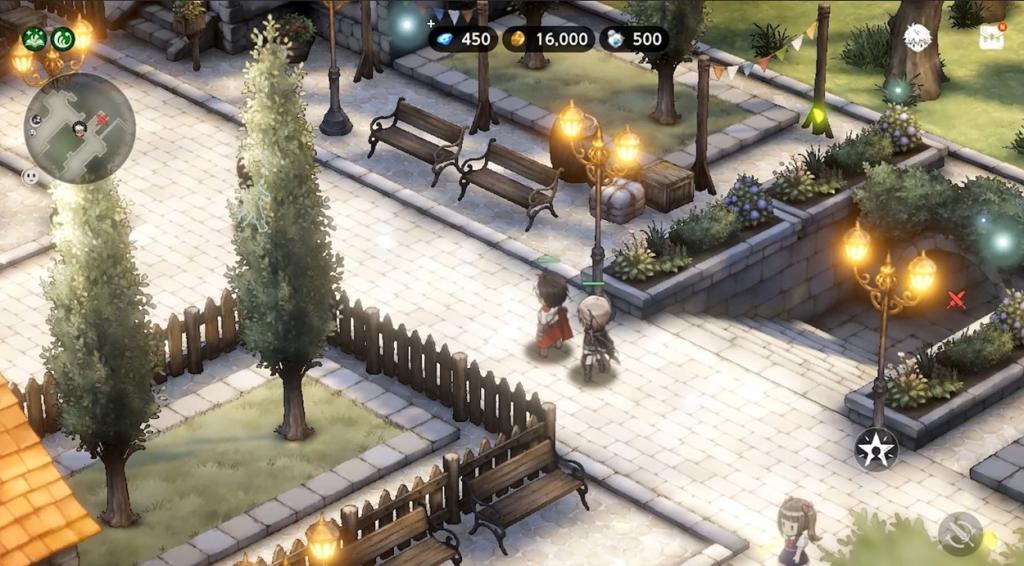Tap the sword swap button
The height and width of the screenshot is (566, 1024).
960,533
